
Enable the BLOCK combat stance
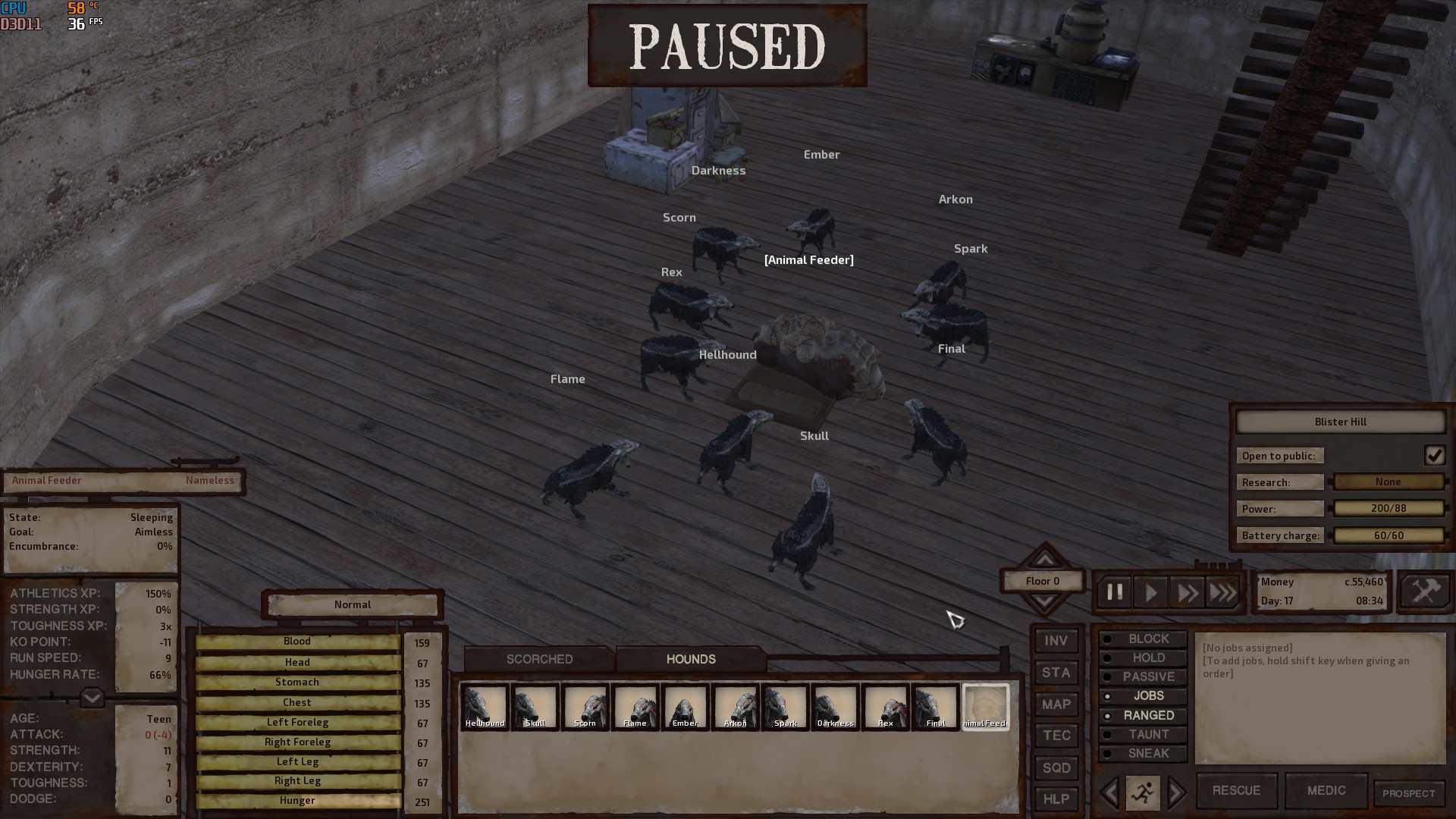(x=1142, y=639)
